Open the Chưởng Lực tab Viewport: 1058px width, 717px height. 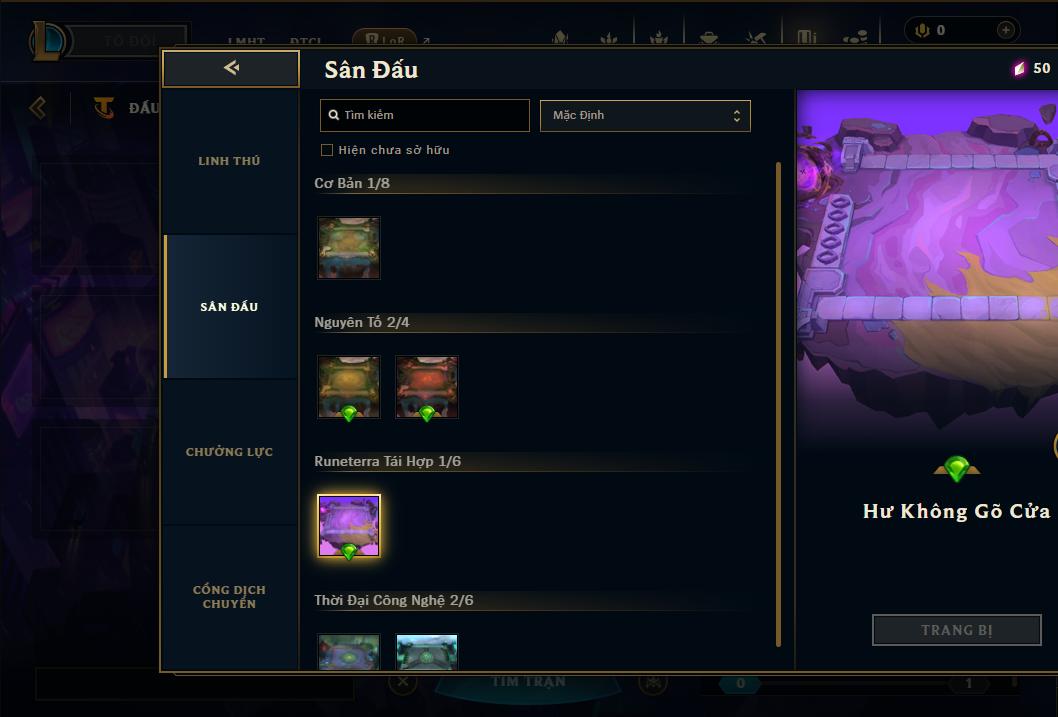tap(229, 452)
